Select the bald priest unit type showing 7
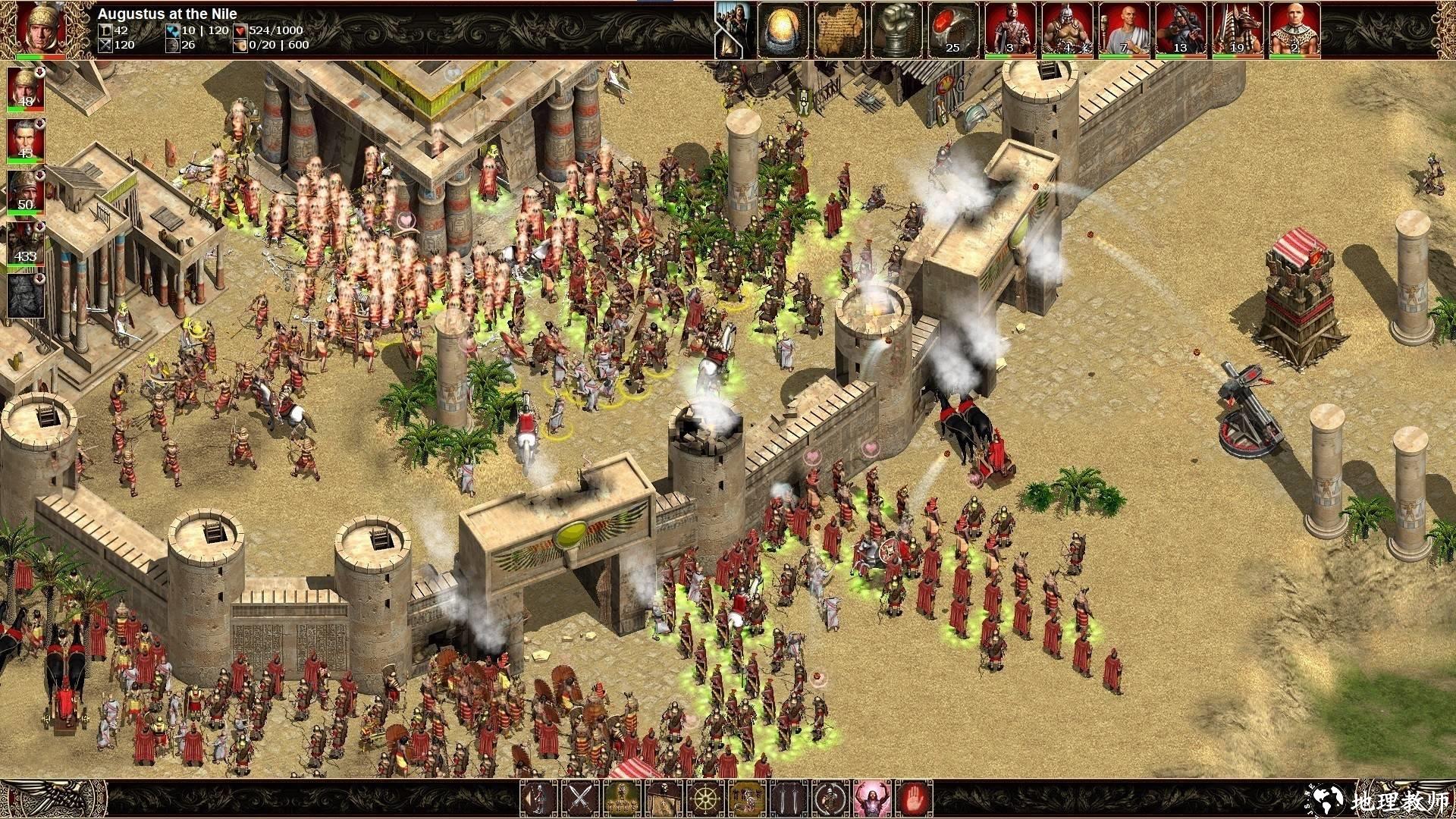Viewport: 1456px width, 819px height. (1124, 30)
